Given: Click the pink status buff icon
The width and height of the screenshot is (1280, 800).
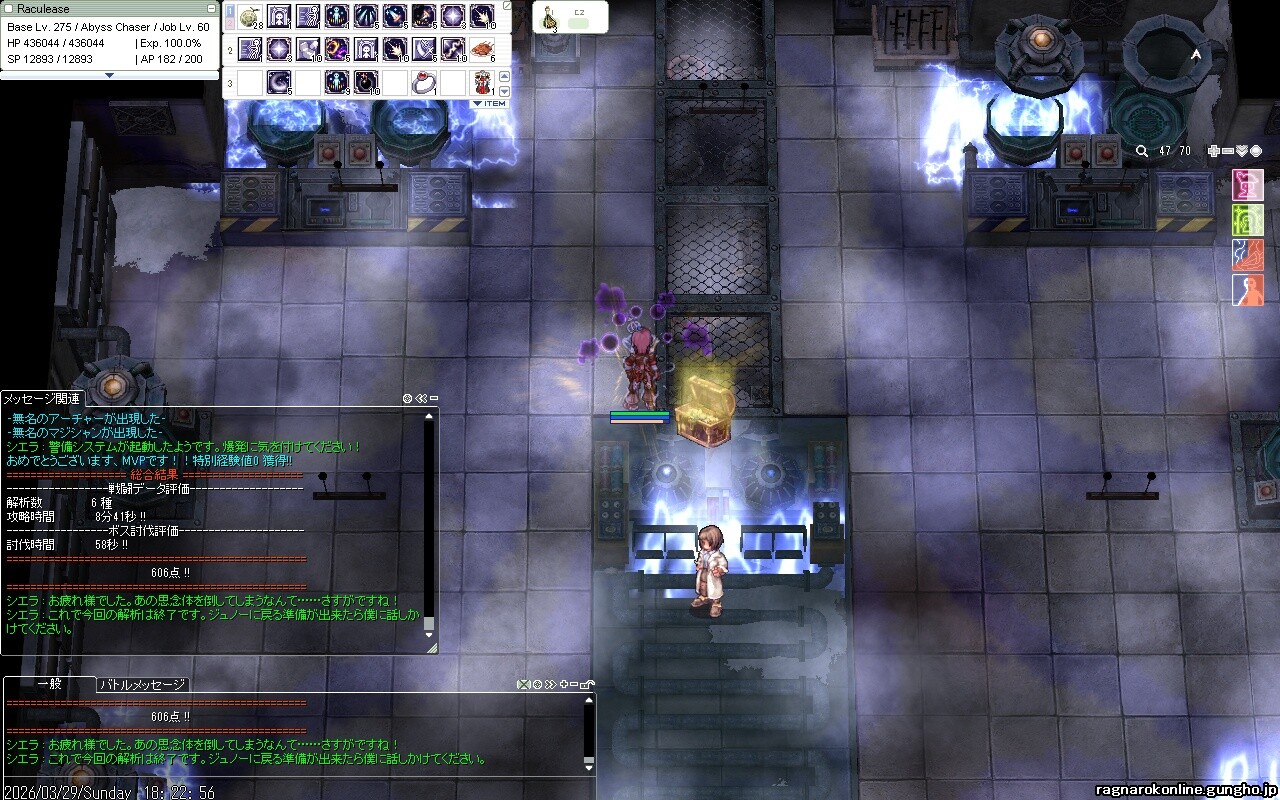Looking at the screenshot, I should 1247,185.
